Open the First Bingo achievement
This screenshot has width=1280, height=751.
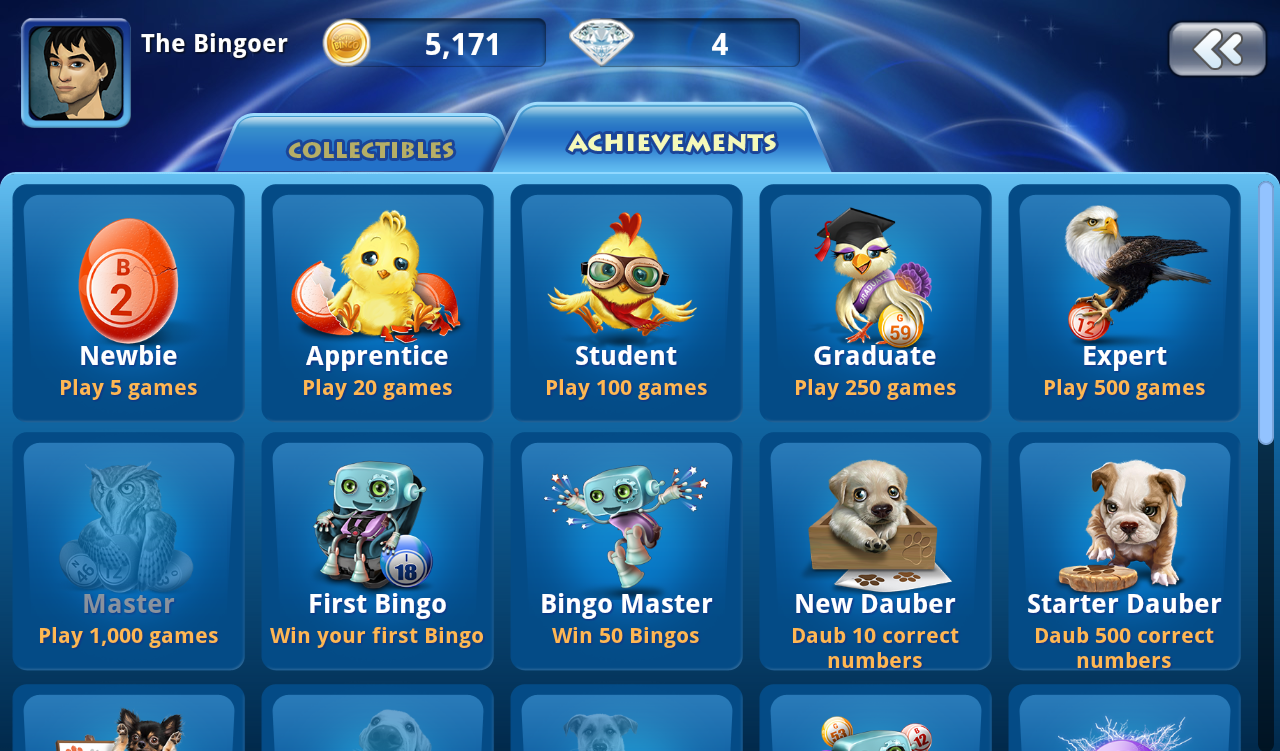(x=377, y=550)
